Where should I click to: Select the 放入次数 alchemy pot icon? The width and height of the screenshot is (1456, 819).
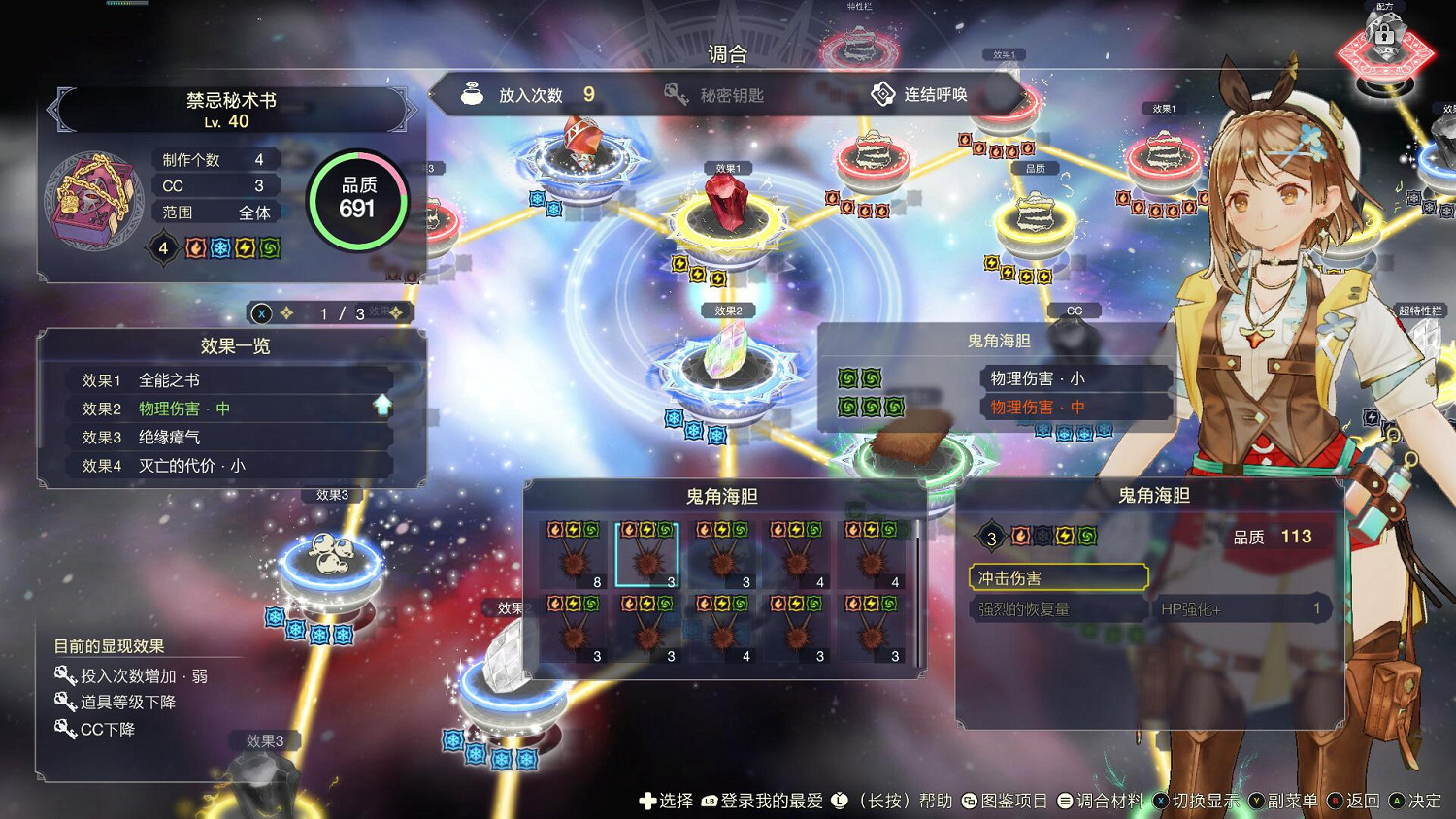pos(473,94)
